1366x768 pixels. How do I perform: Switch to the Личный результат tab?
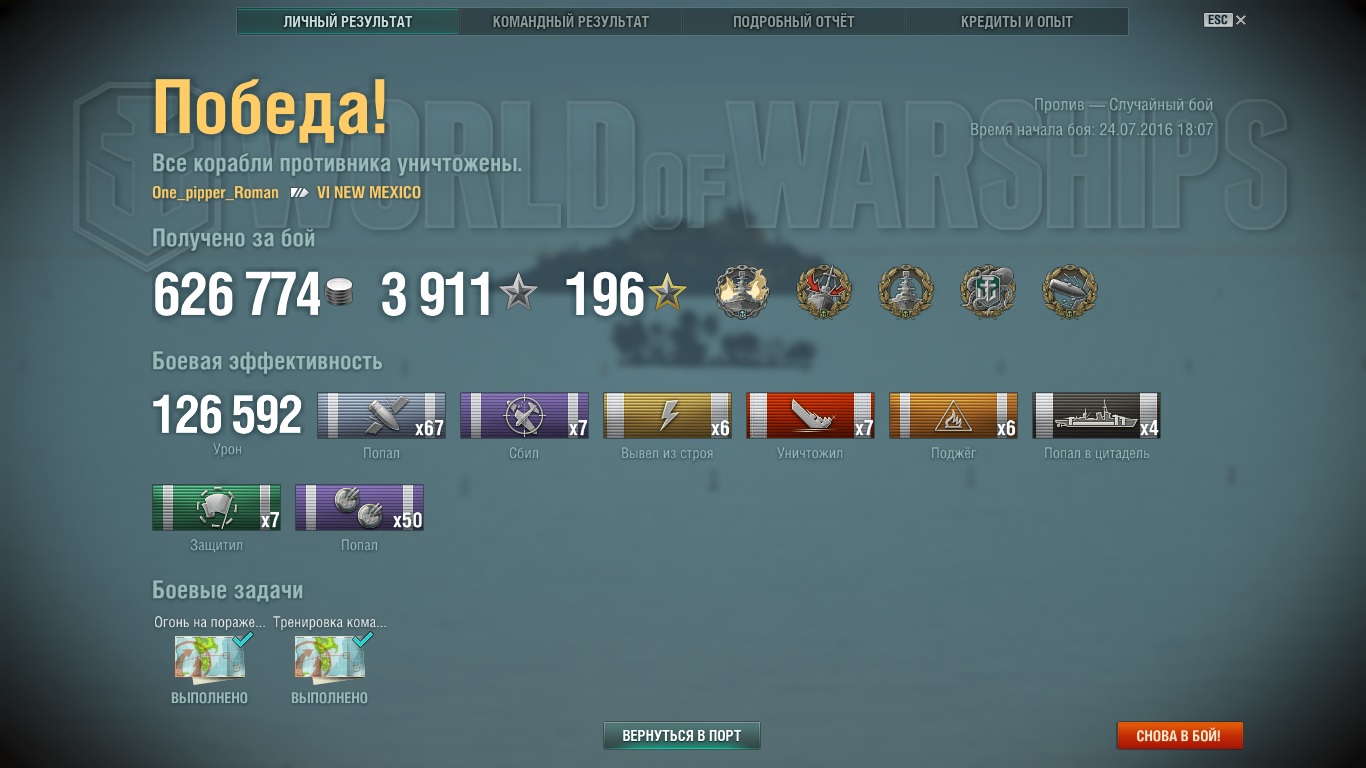click(x=347, y=21)
